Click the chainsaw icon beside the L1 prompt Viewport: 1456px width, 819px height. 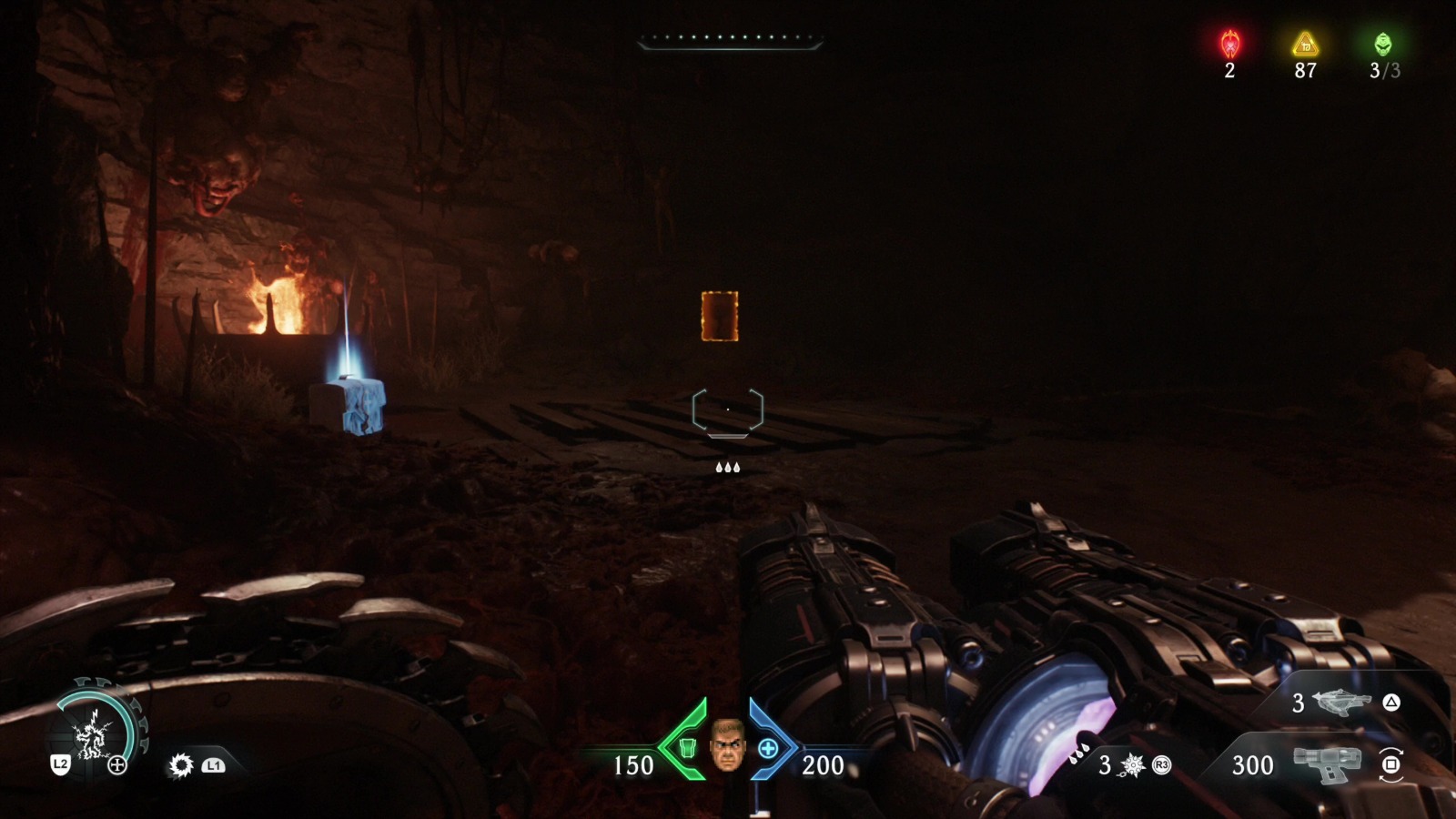(182, 765)
